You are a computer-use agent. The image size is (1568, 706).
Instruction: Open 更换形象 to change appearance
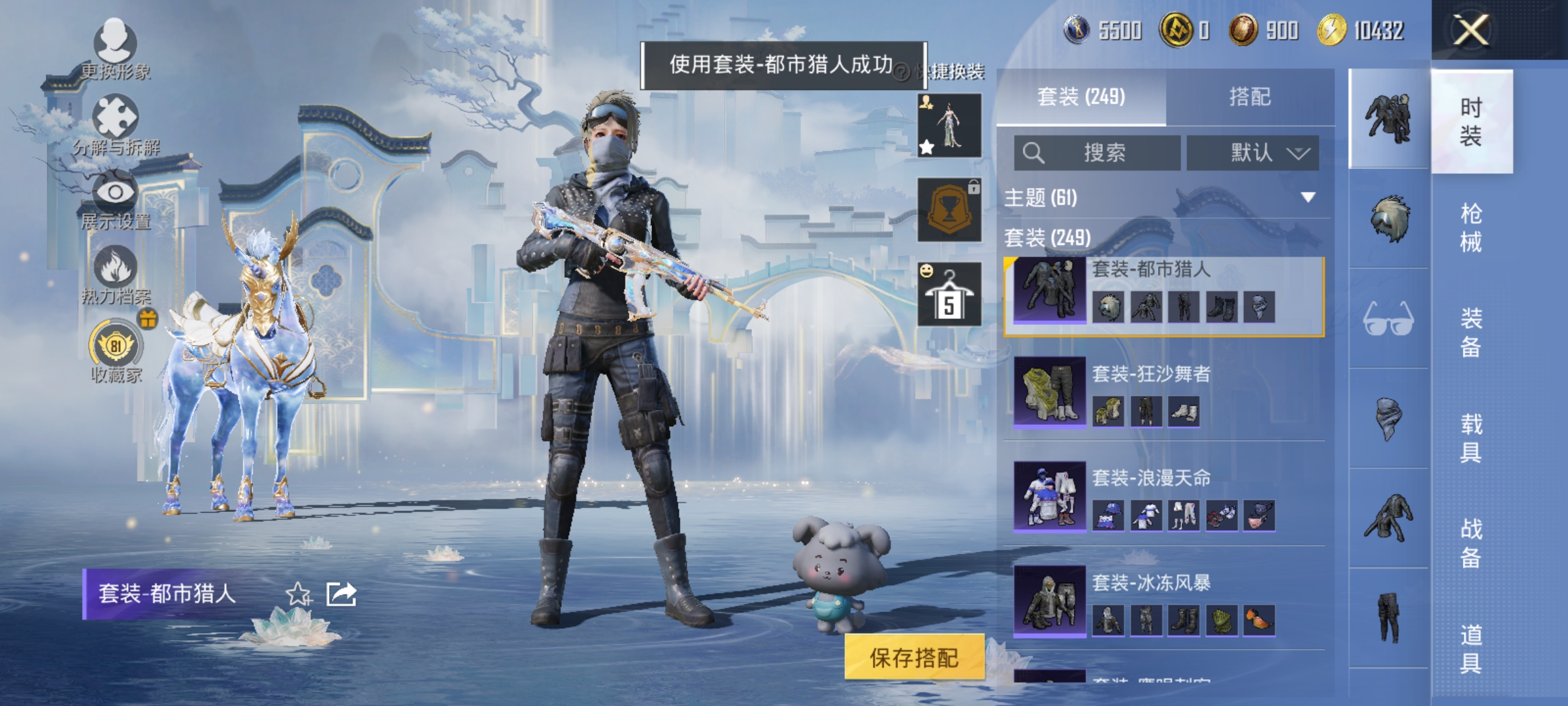[114, 46]
